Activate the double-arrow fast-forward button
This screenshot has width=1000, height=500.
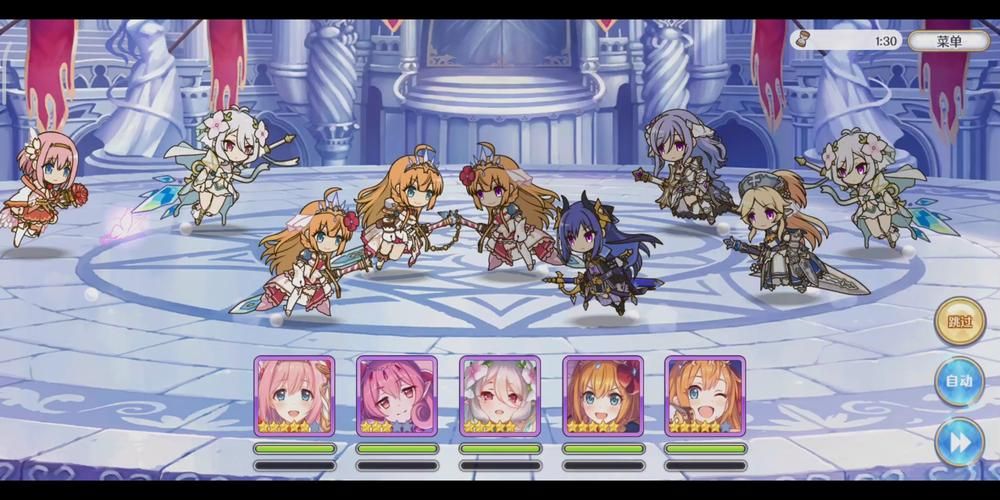pyautogui.click(x=959, y=442)
